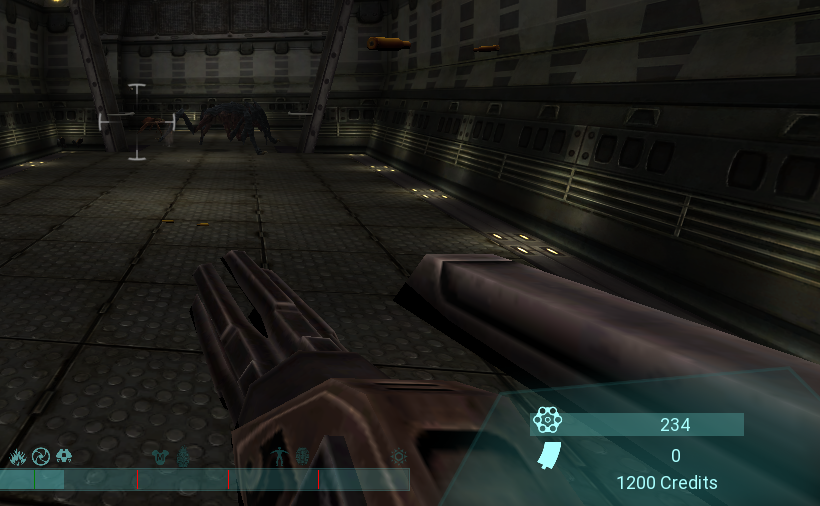Click the human figure battlesuit icon
Viewport: 820px width, 506px height.
[280, 457]
